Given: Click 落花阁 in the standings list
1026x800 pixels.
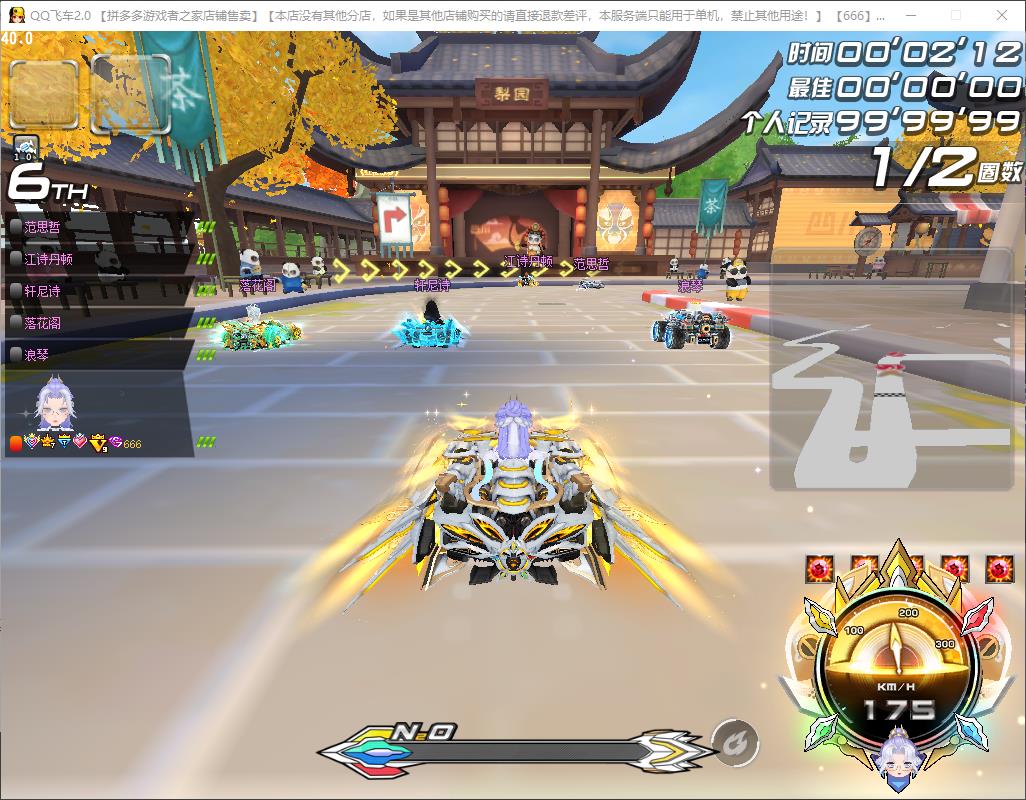Looking at the screenshot, I should tap(100, 322).
